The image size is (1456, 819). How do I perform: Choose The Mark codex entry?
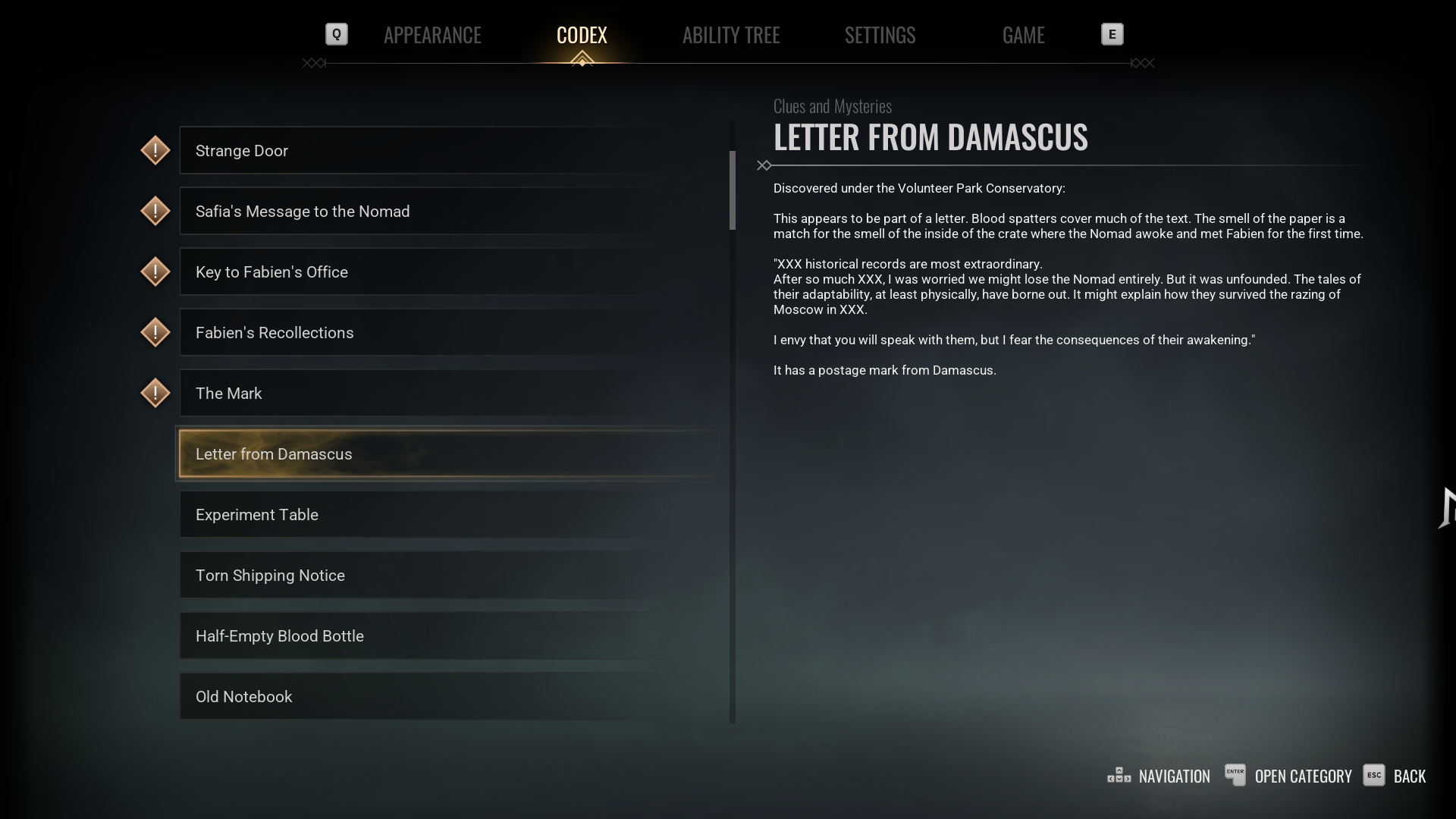pyautogui.click(x=447, y=394)
